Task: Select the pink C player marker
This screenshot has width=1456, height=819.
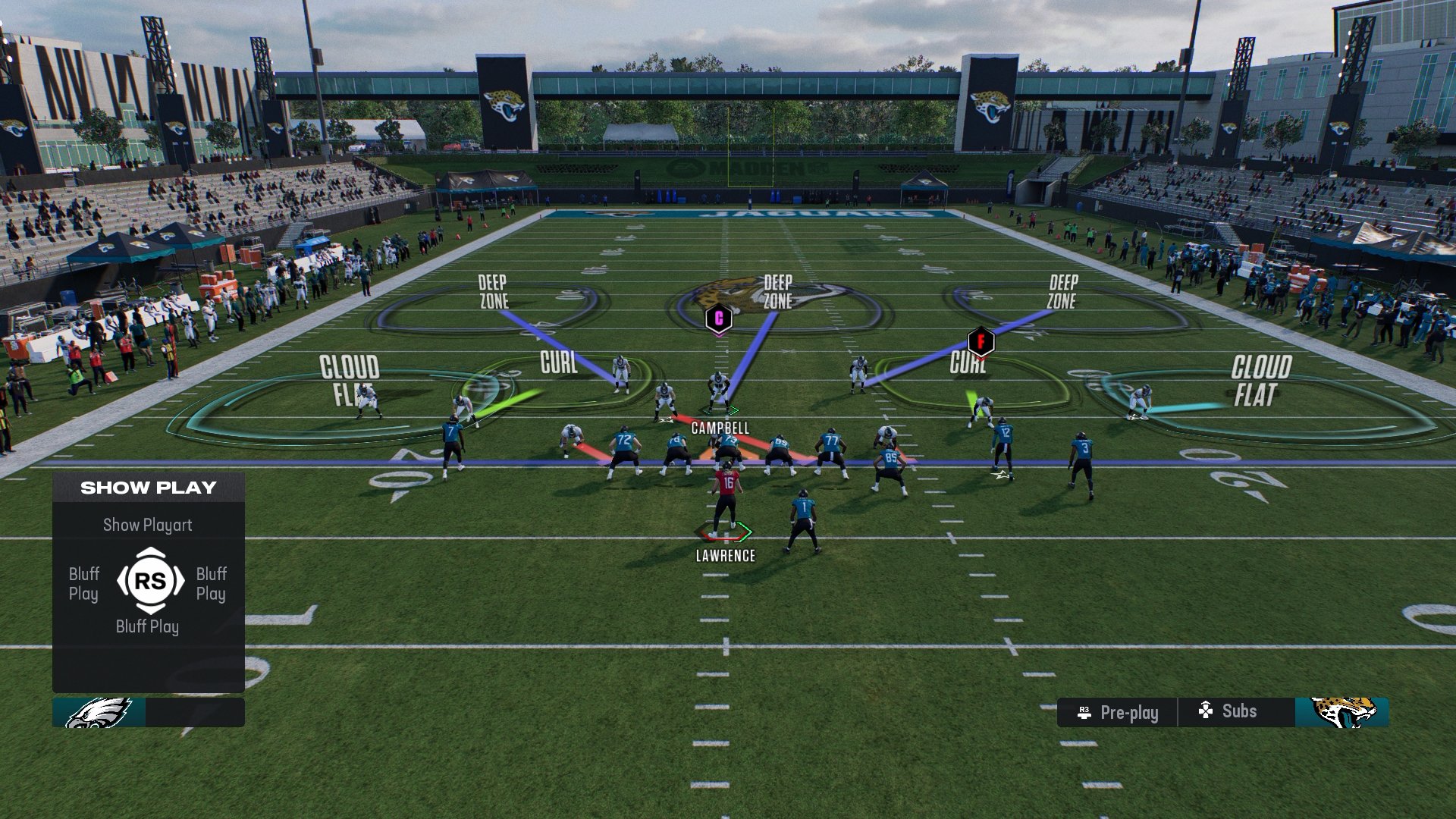Action: coord(718,318)
